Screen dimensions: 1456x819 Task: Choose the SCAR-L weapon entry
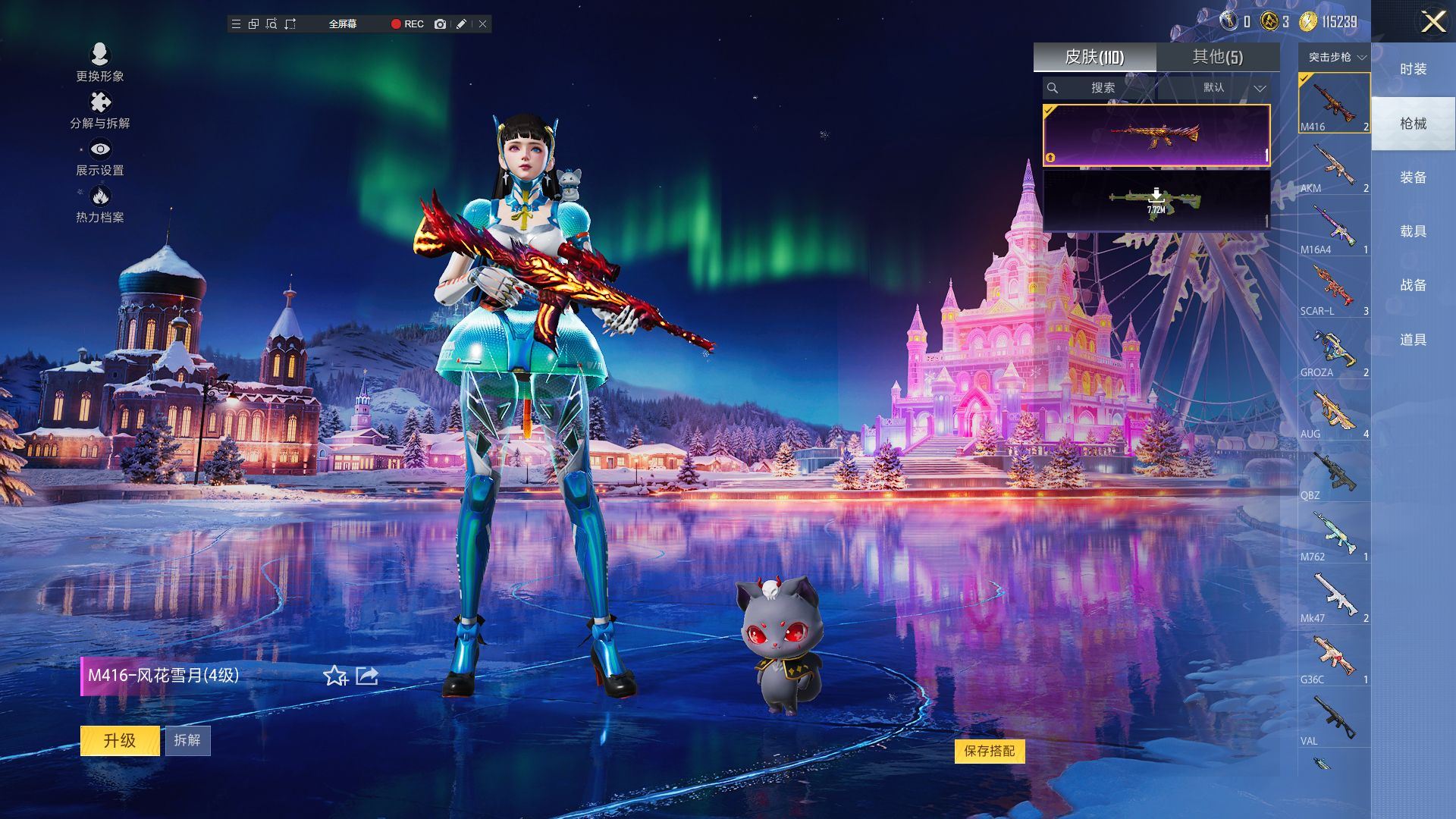tap(1334, 288)
